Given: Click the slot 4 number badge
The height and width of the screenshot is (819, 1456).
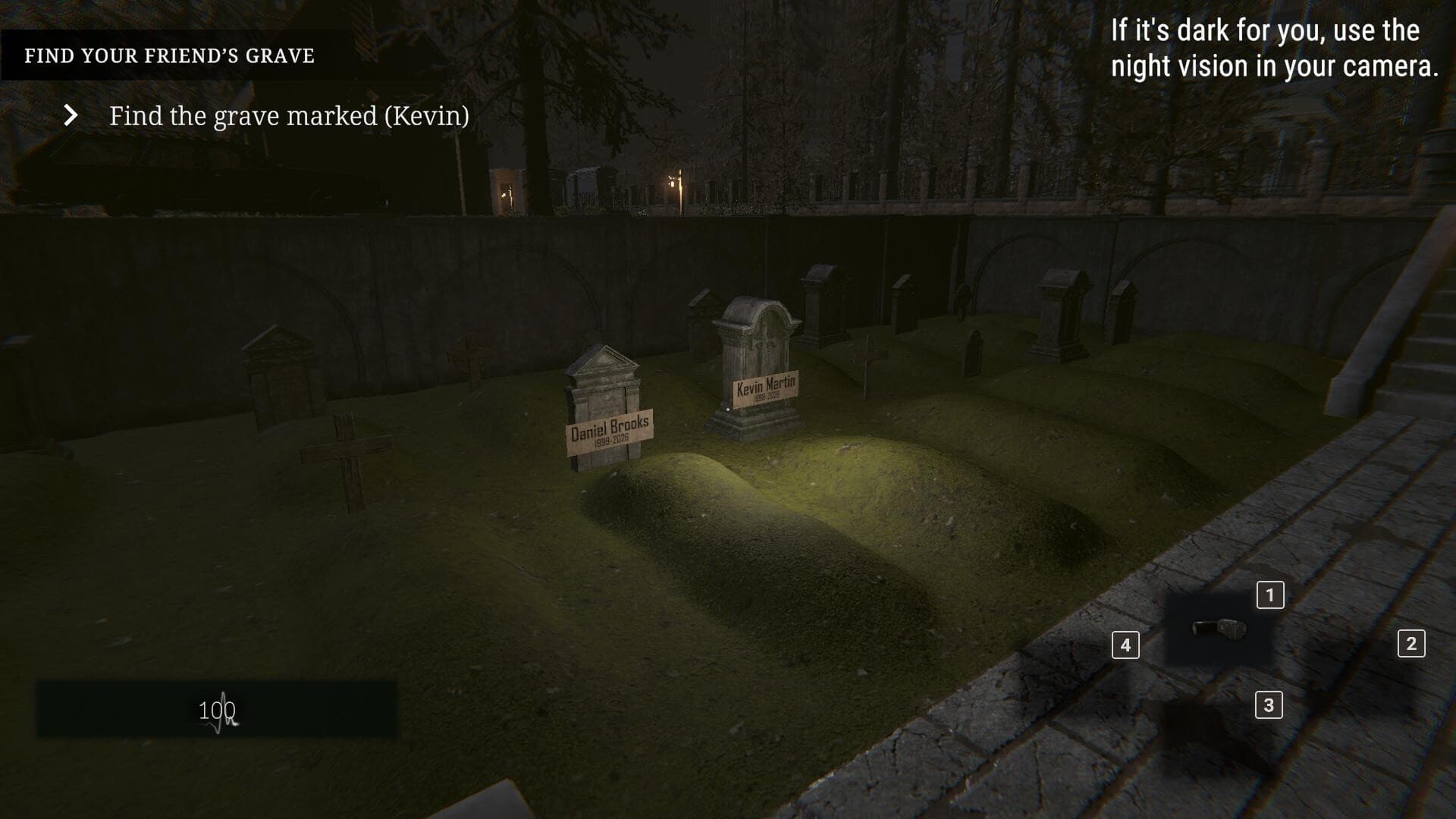Looking at the screenshot, I should click(x=1125, y=644).
